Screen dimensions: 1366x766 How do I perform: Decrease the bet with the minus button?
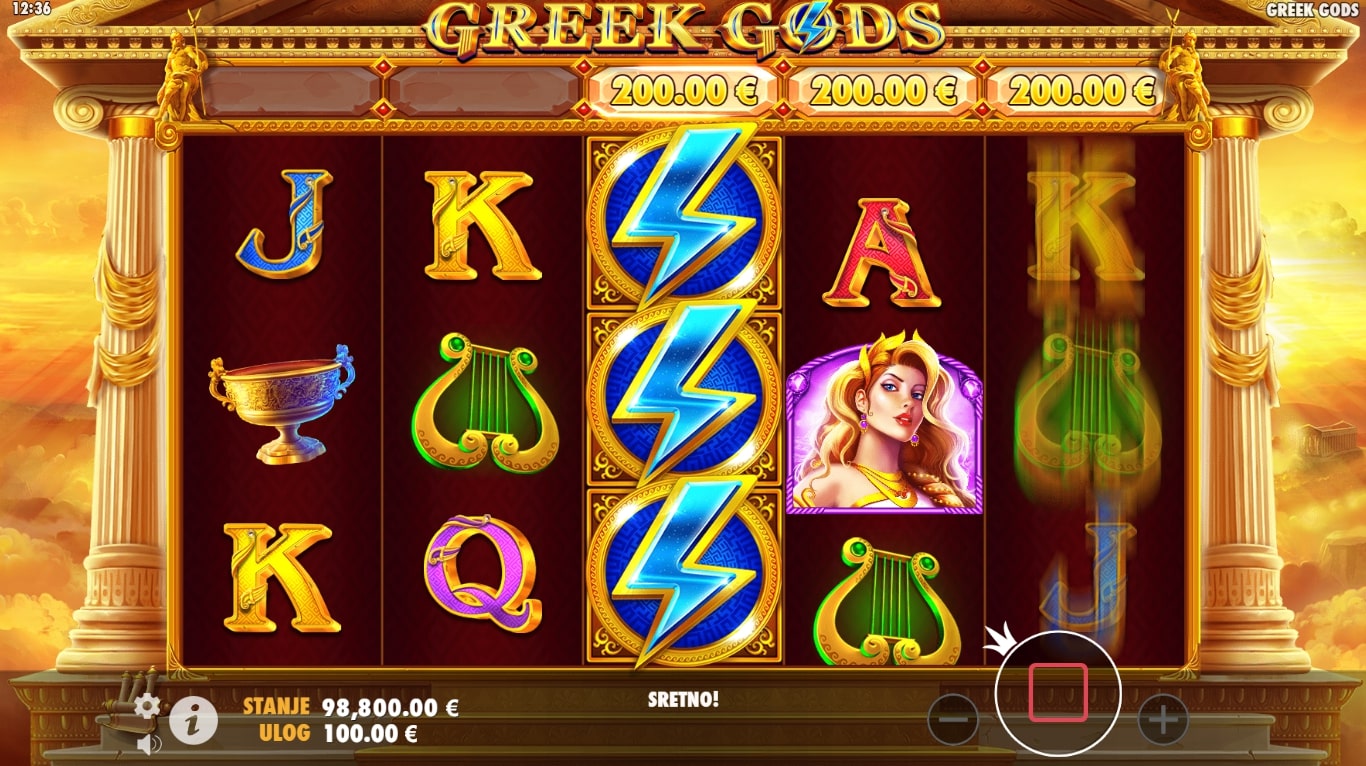click(x=953, y=718)
